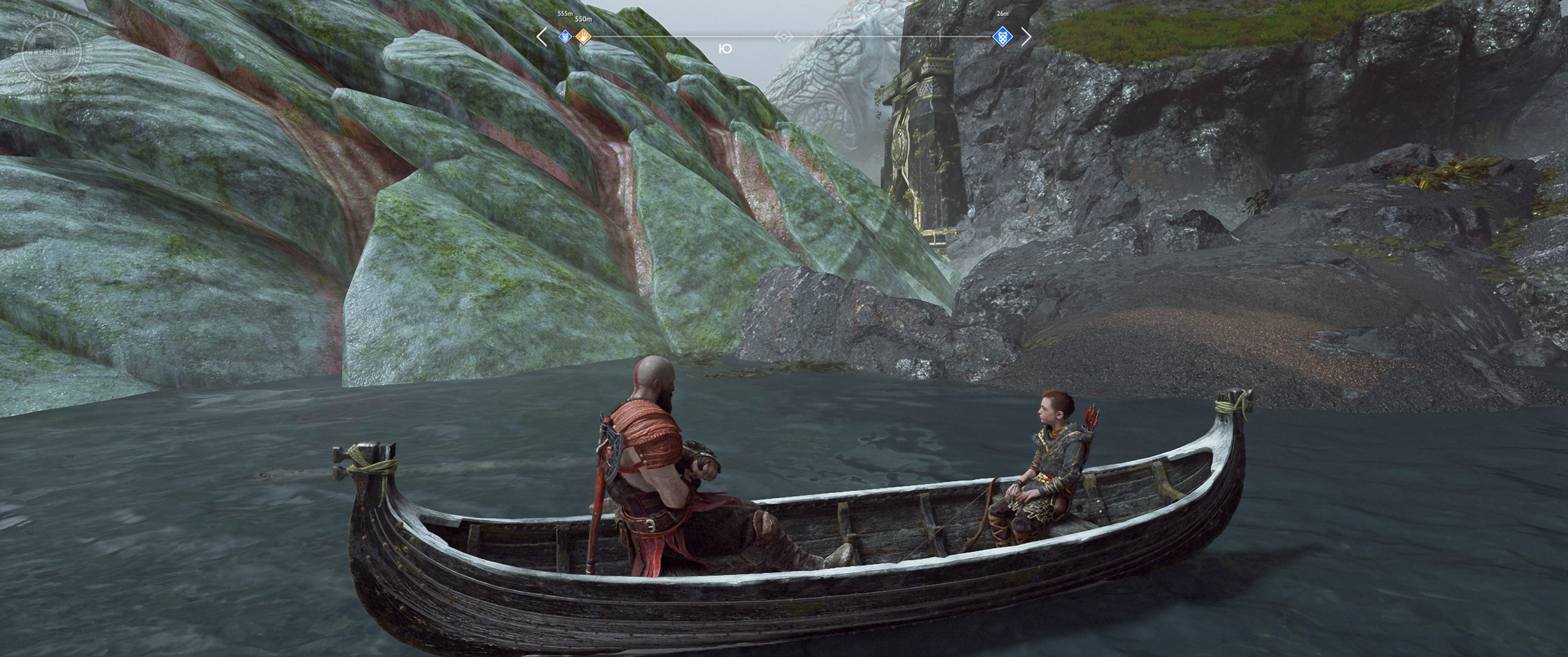Screen dimensions: 1568x657
Task: Select the orange hand marker on the compass
Action: click(x=584, y=37)
